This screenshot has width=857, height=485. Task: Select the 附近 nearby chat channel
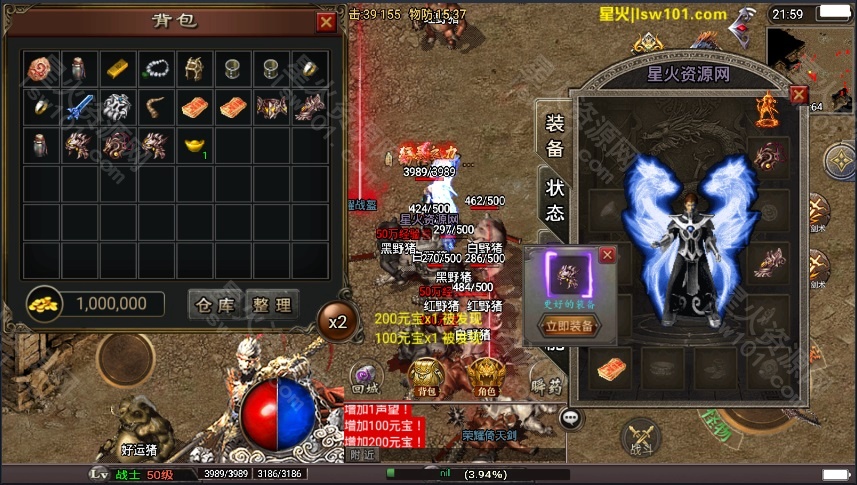(363, 454)
